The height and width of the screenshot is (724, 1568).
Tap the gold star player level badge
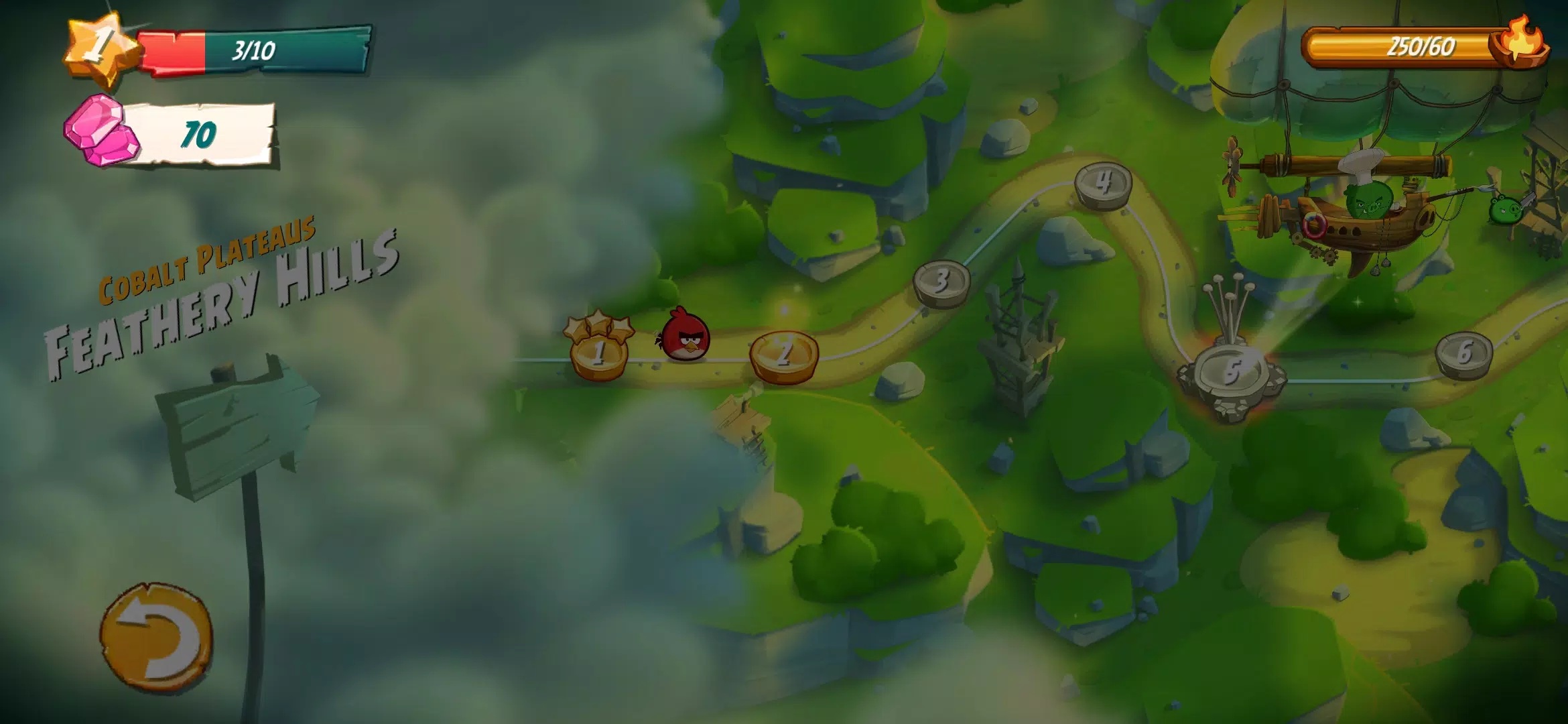point(101,47)
